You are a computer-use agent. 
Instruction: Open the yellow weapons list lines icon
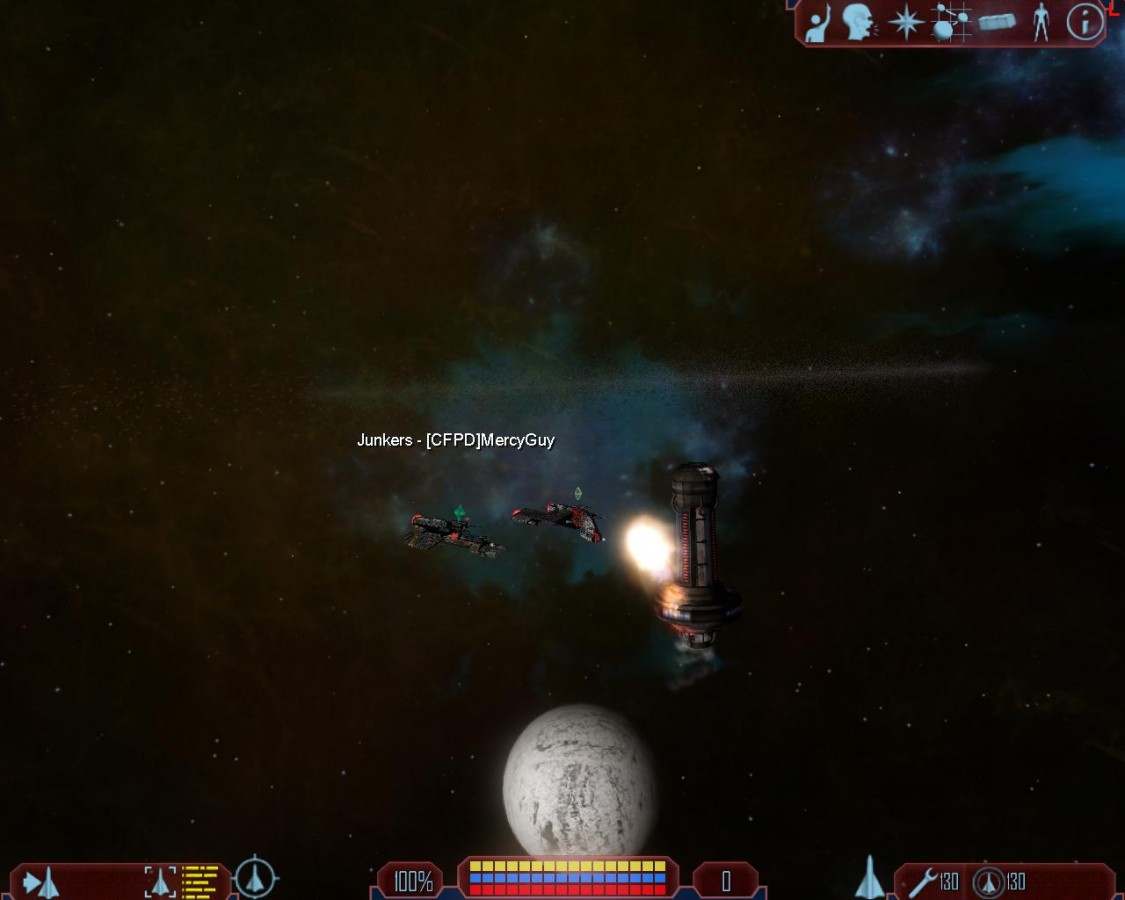click(x=200, y=881)
